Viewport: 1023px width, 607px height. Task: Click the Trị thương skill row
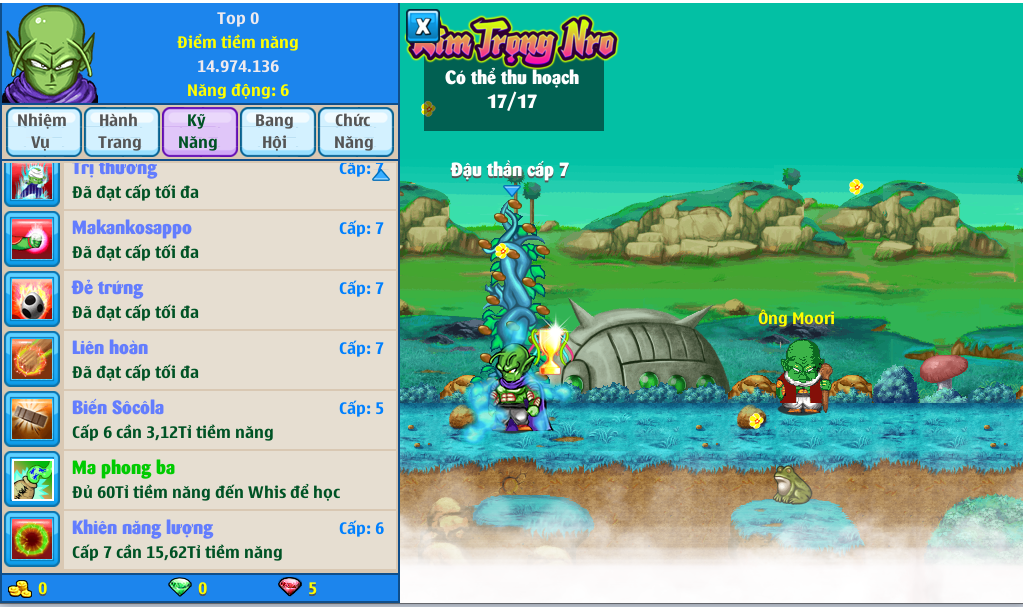point(228,182)
